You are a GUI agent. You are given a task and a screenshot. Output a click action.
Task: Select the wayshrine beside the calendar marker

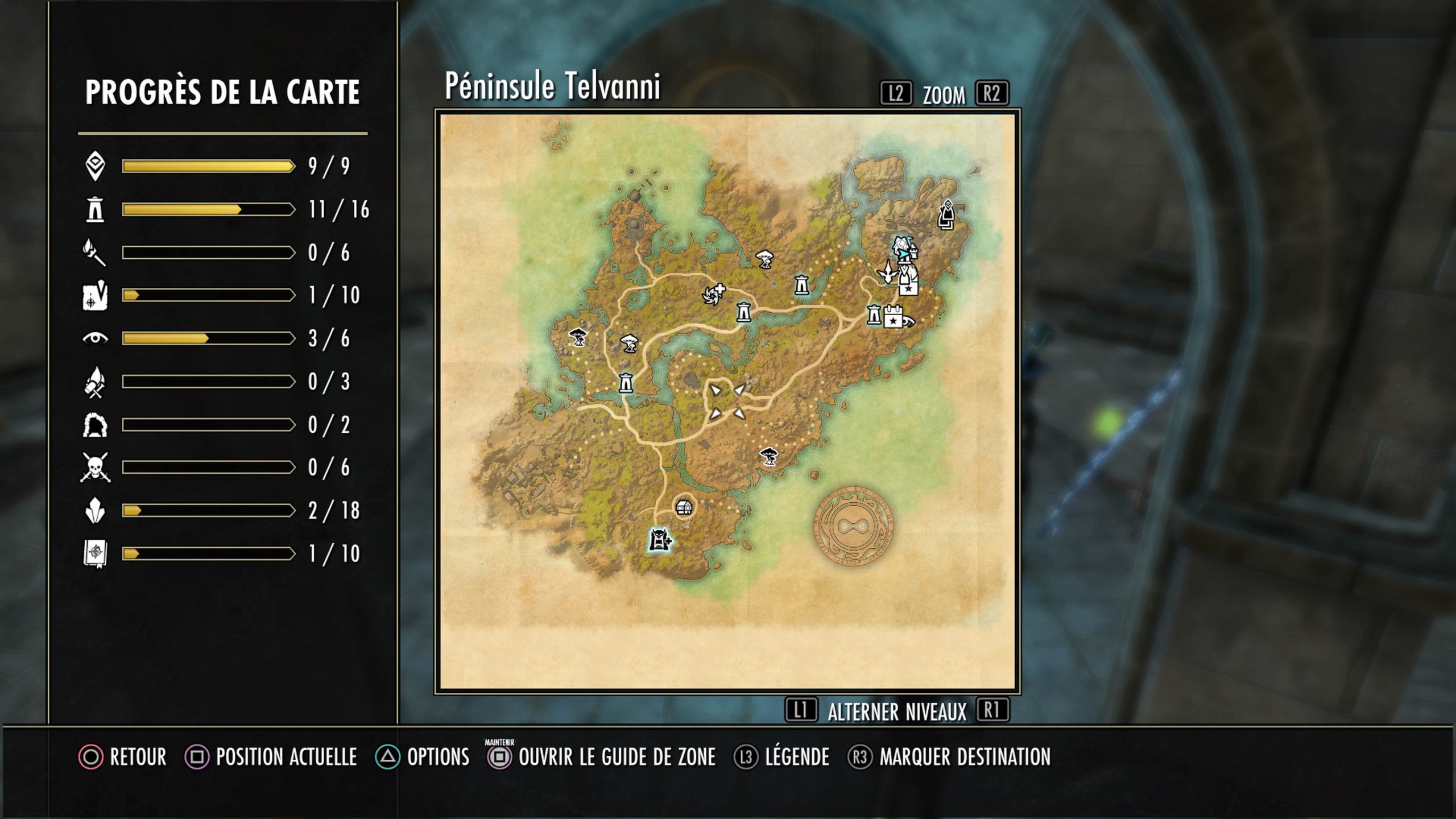point(874,315)
